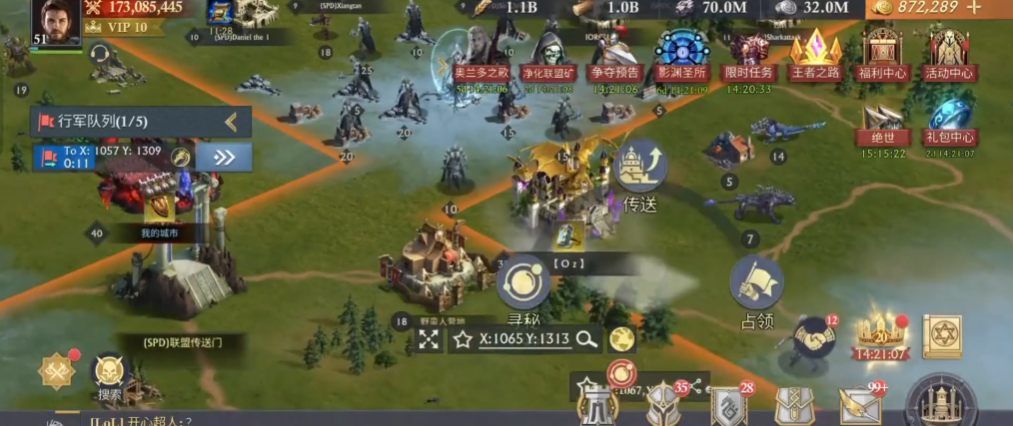This screenshot has height=426, width=1013.
Task: Open the 搜索 search skull button
Action: click(x=110, y=374)
